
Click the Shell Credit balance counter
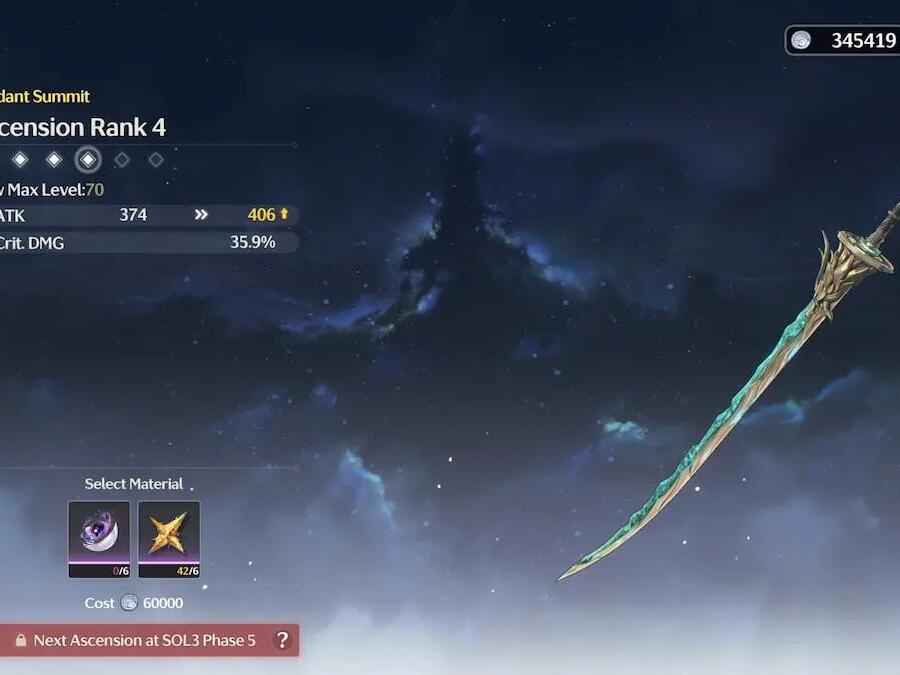click(845, 40)
